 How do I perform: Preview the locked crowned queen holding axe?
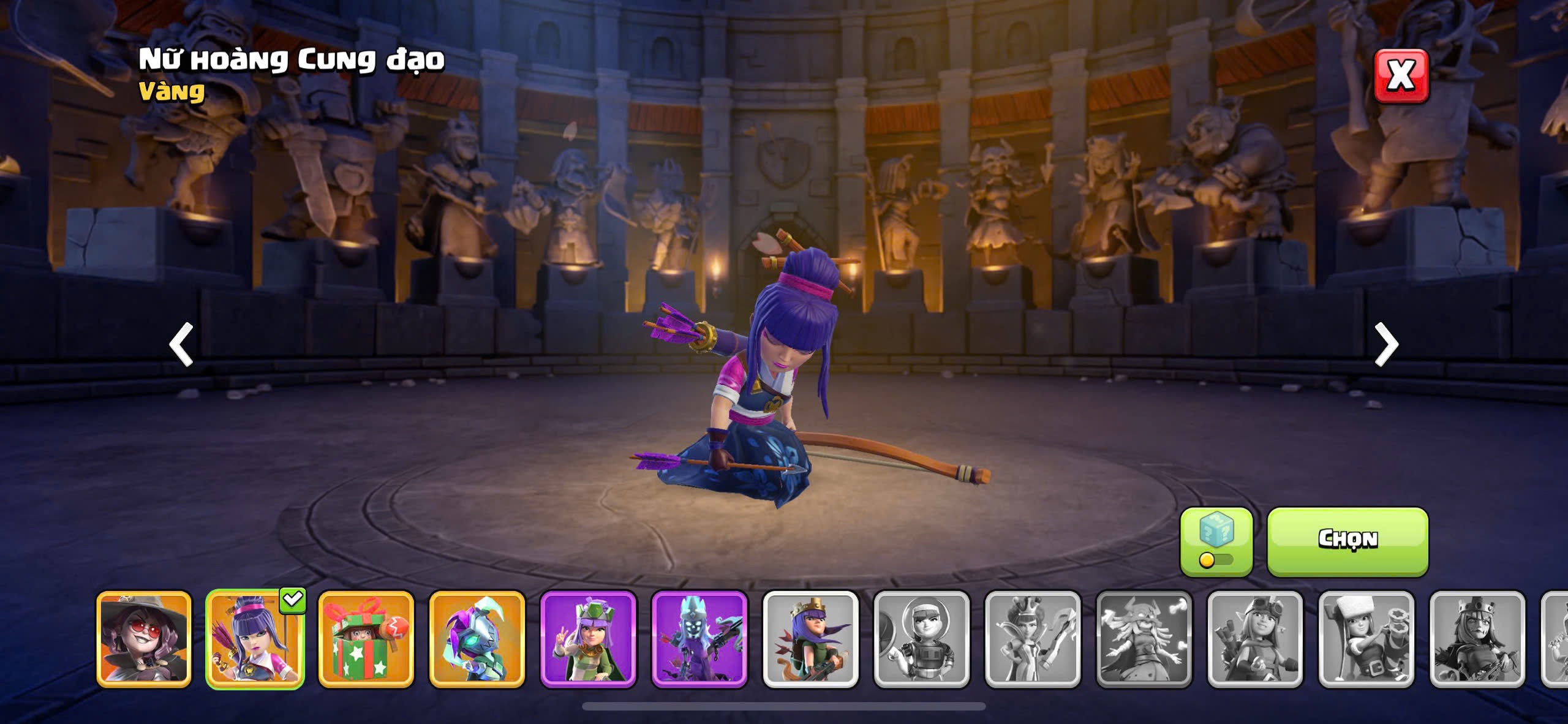tap(1033, 638)
